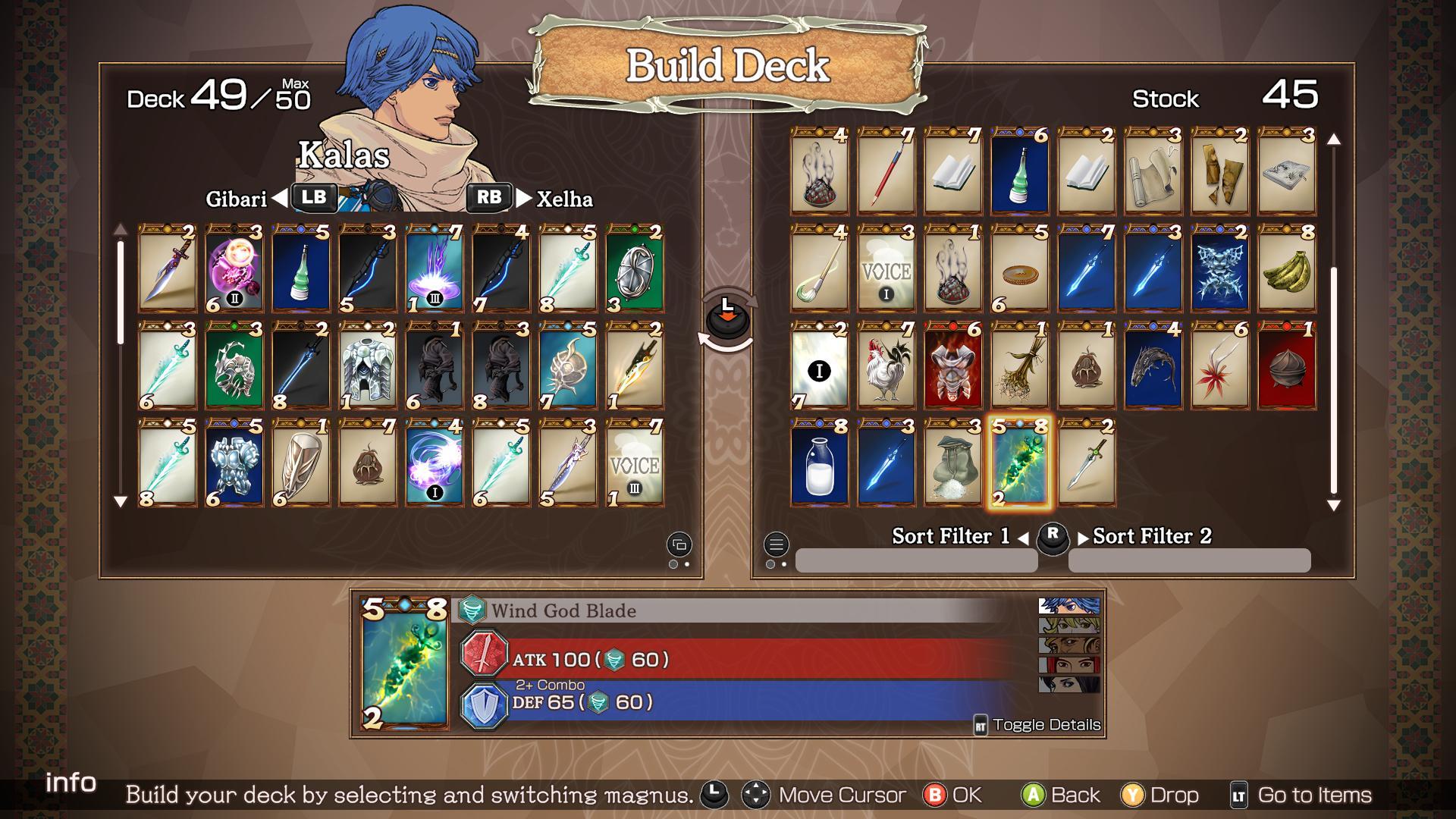The height and width of the screenshot is (819, 1456).
Task: Select the banana bunch card in Stock
Action: [x=1286, y=268]
